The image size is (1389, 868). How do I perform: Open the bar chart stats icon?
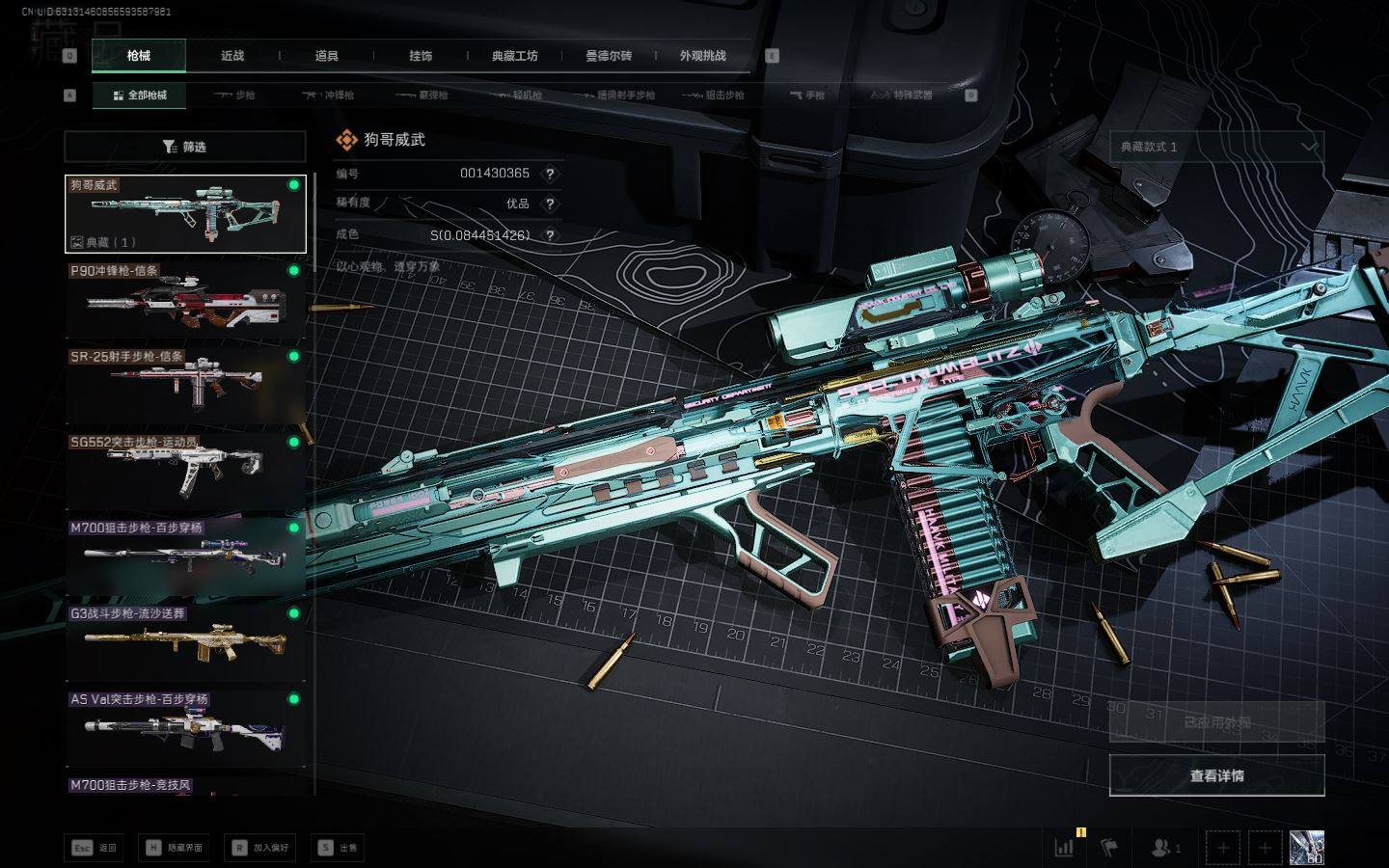tap(1064, 848)
